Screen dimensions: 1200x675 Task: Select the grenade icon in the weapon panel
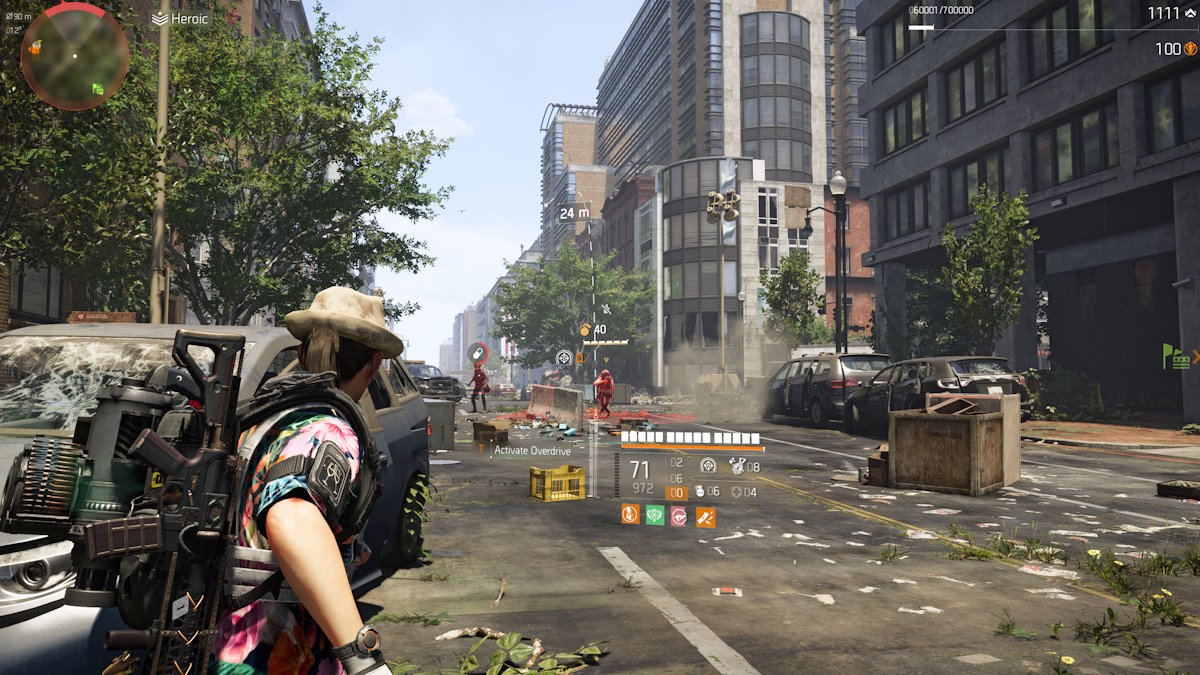click(700, 491)
